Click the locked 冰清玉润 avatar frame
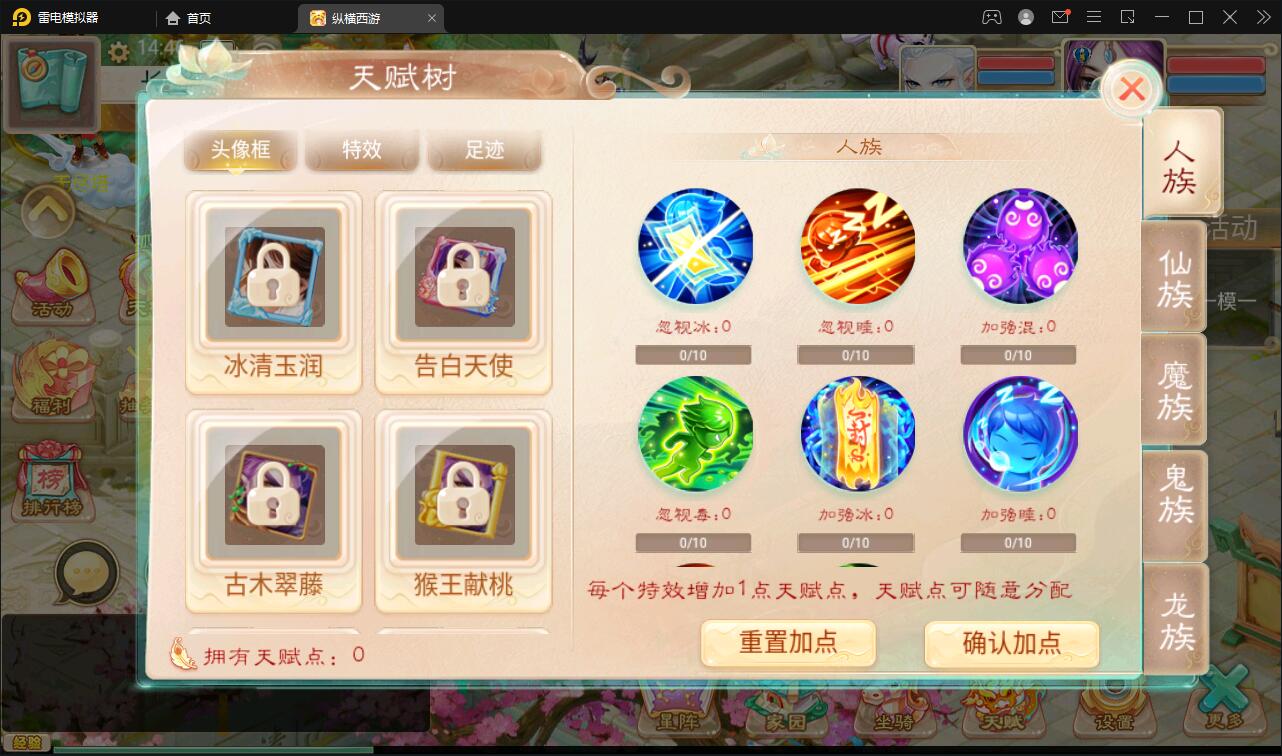The image size is (1282, 756). click(x=273, y=278)
